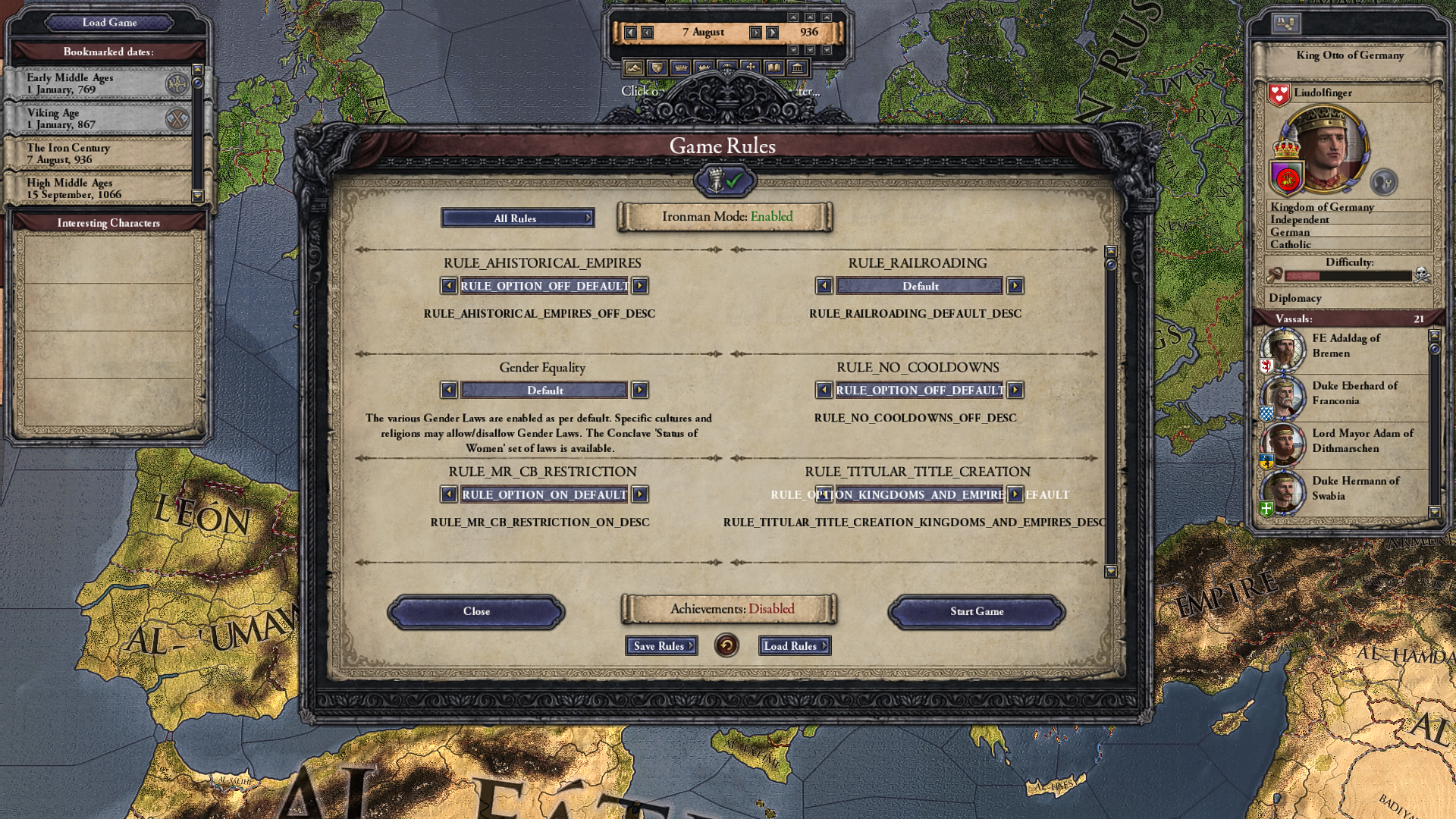Image resolution: width=1456 pixels, height=819 pixels.
Task: Cycle RULE_AHISTORICAL_EMPIRES to a different option
Action: 641,286
